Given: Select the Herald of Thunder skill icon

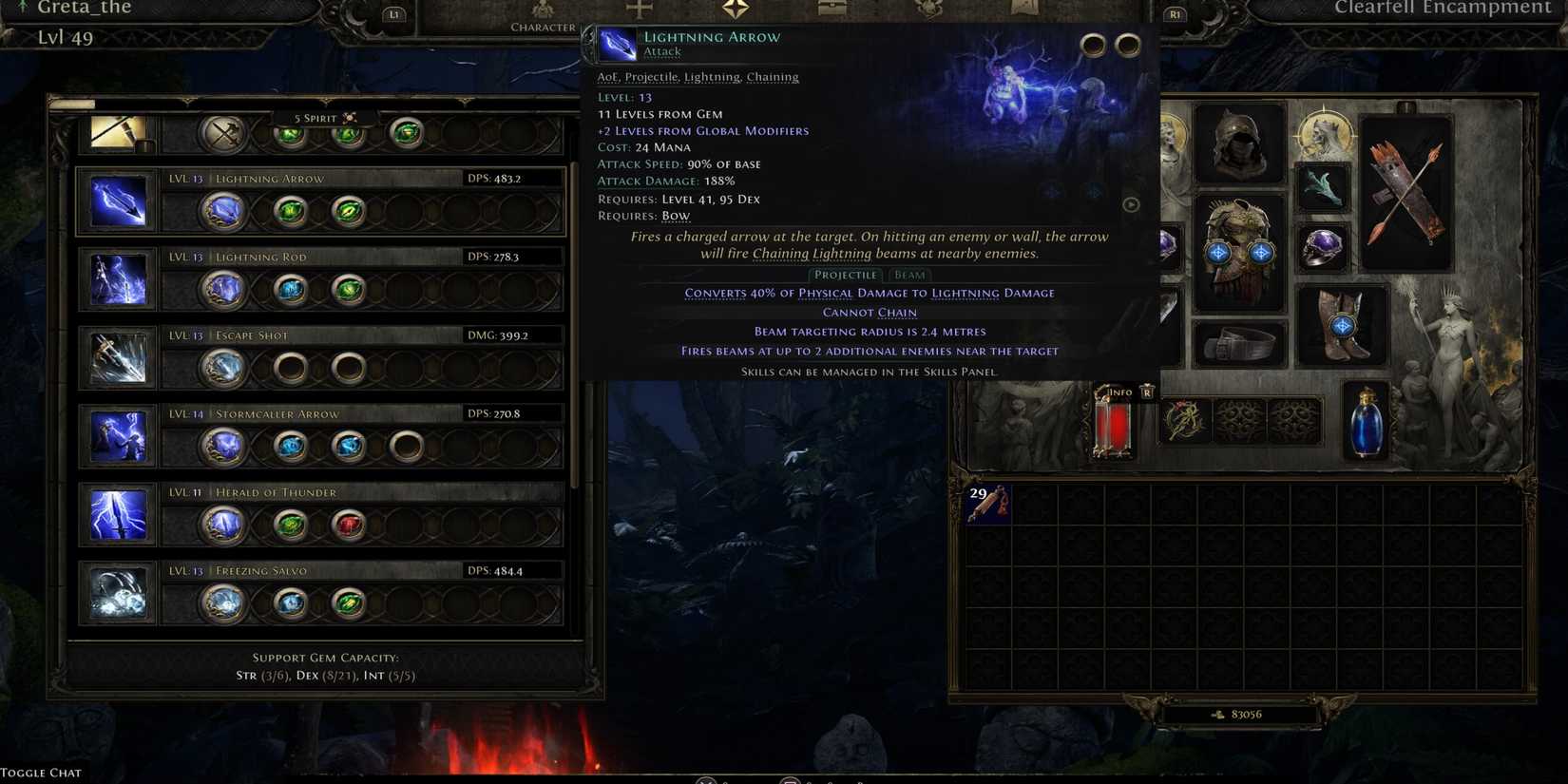Looking at the screenshot, I should [118, 515].
